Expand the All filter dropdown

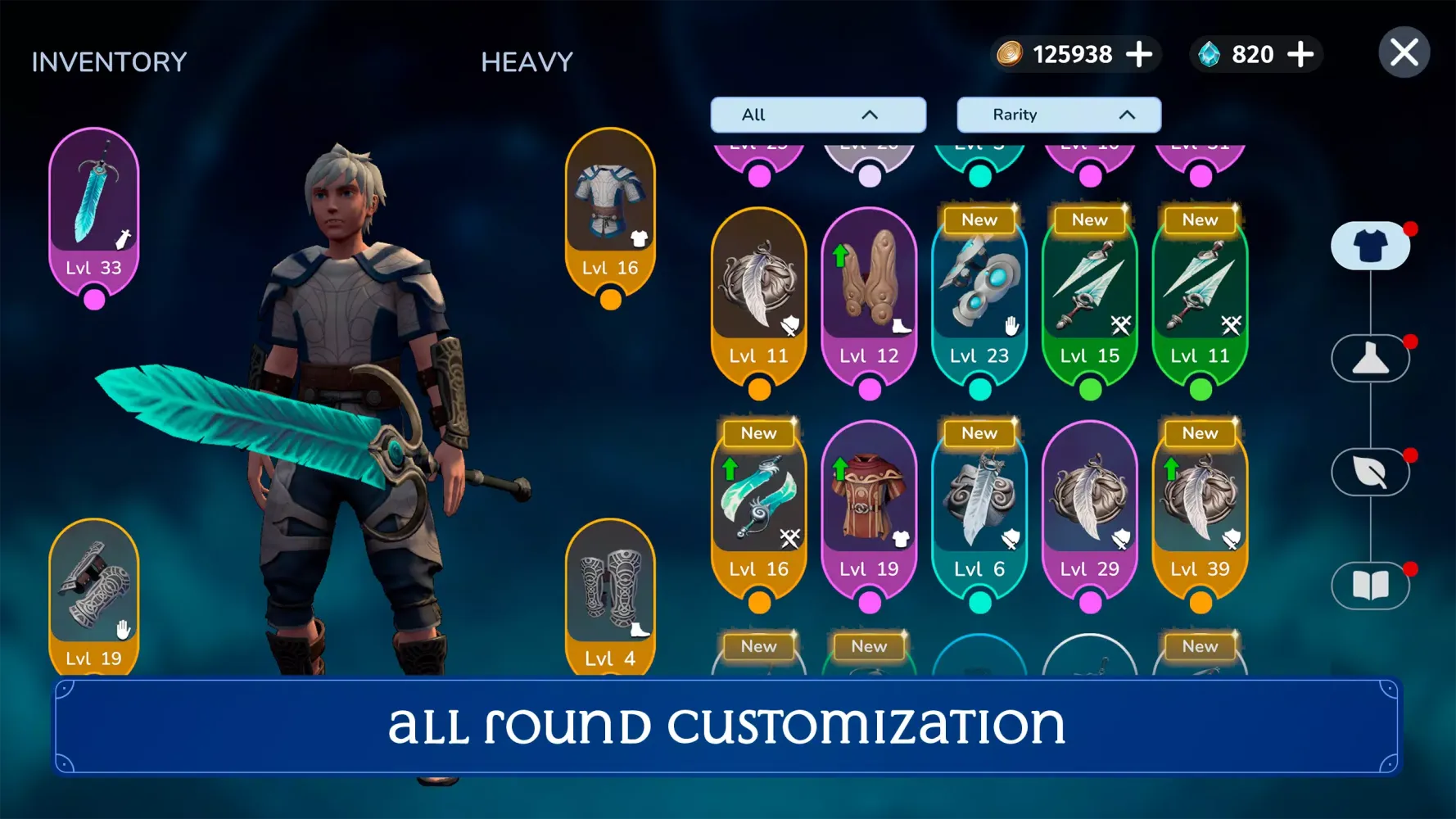pyautogui.click(x=817, y=115)
